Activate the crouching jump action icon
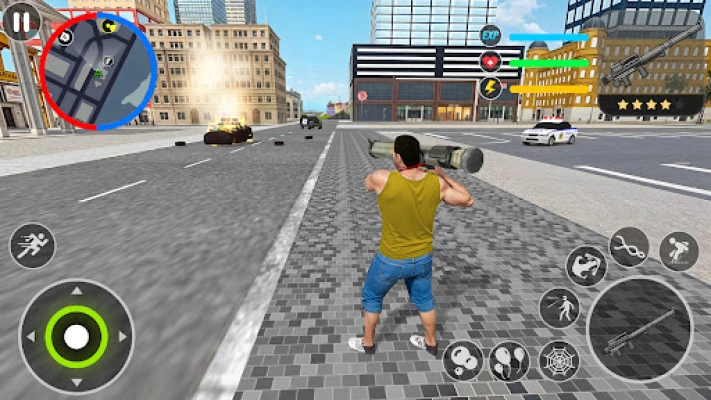This screenshot has width=711, height=400. click(678, 250)
